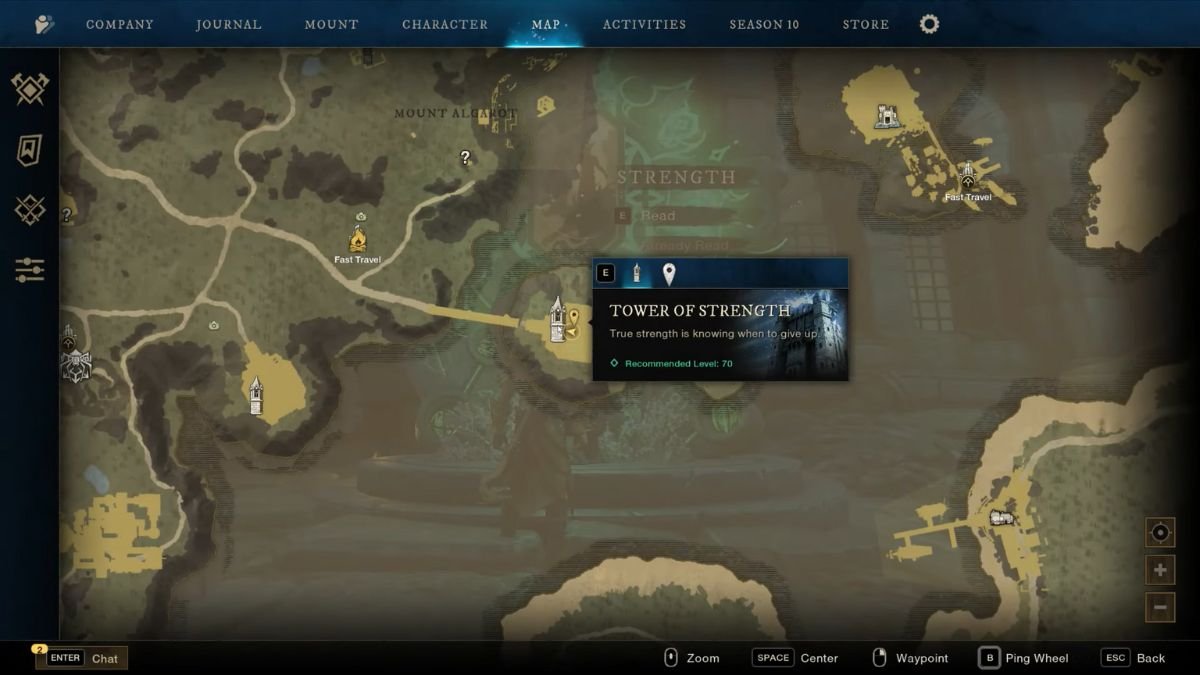
Task: Select the Tower of Strength map marker
Action: (558, 320)
